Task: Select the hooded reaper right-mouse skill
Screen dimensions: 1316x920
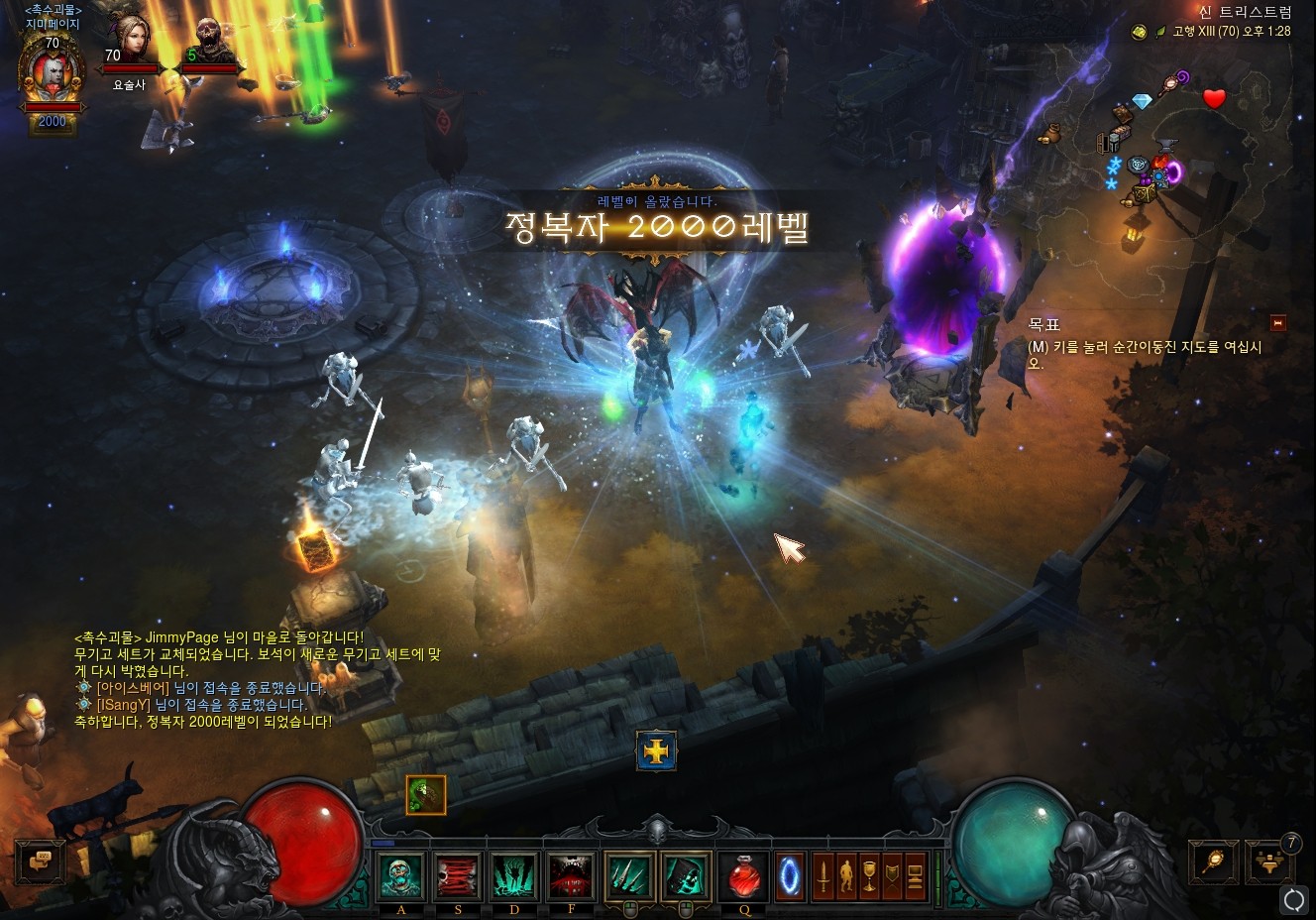Action: coord(685,876)
